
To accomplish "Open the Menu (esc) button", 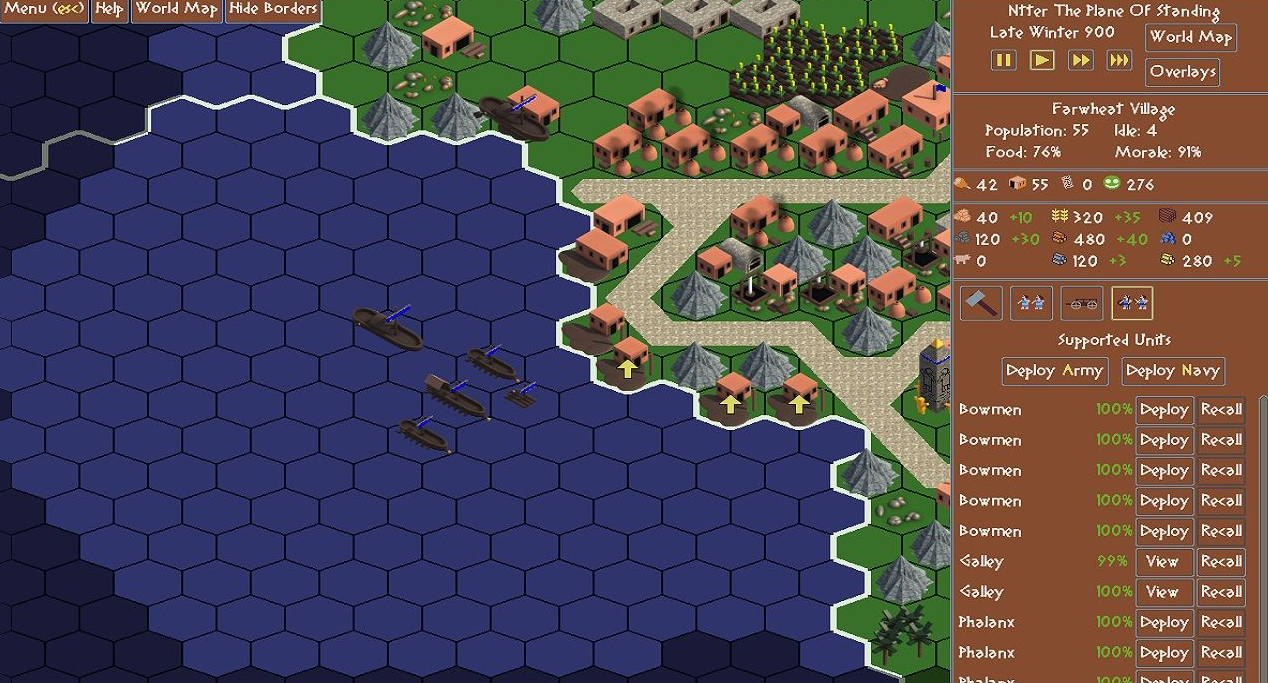I will tap(45, 10).
